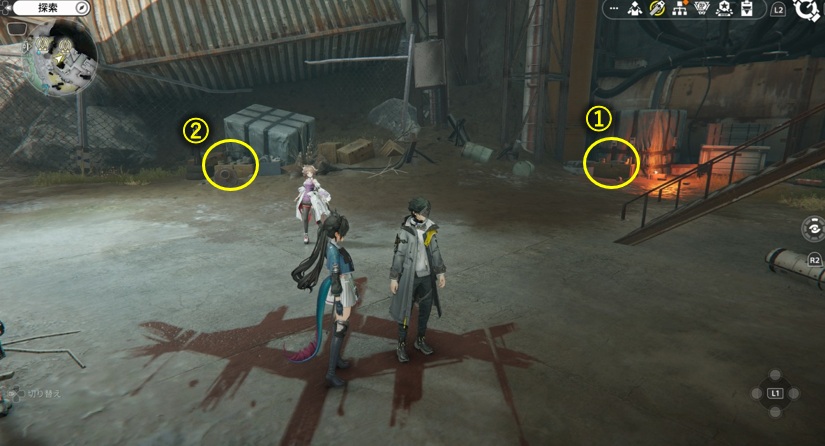
Task: Activate the eye scan icon on right edge
Action: click(x=813, y=228)
